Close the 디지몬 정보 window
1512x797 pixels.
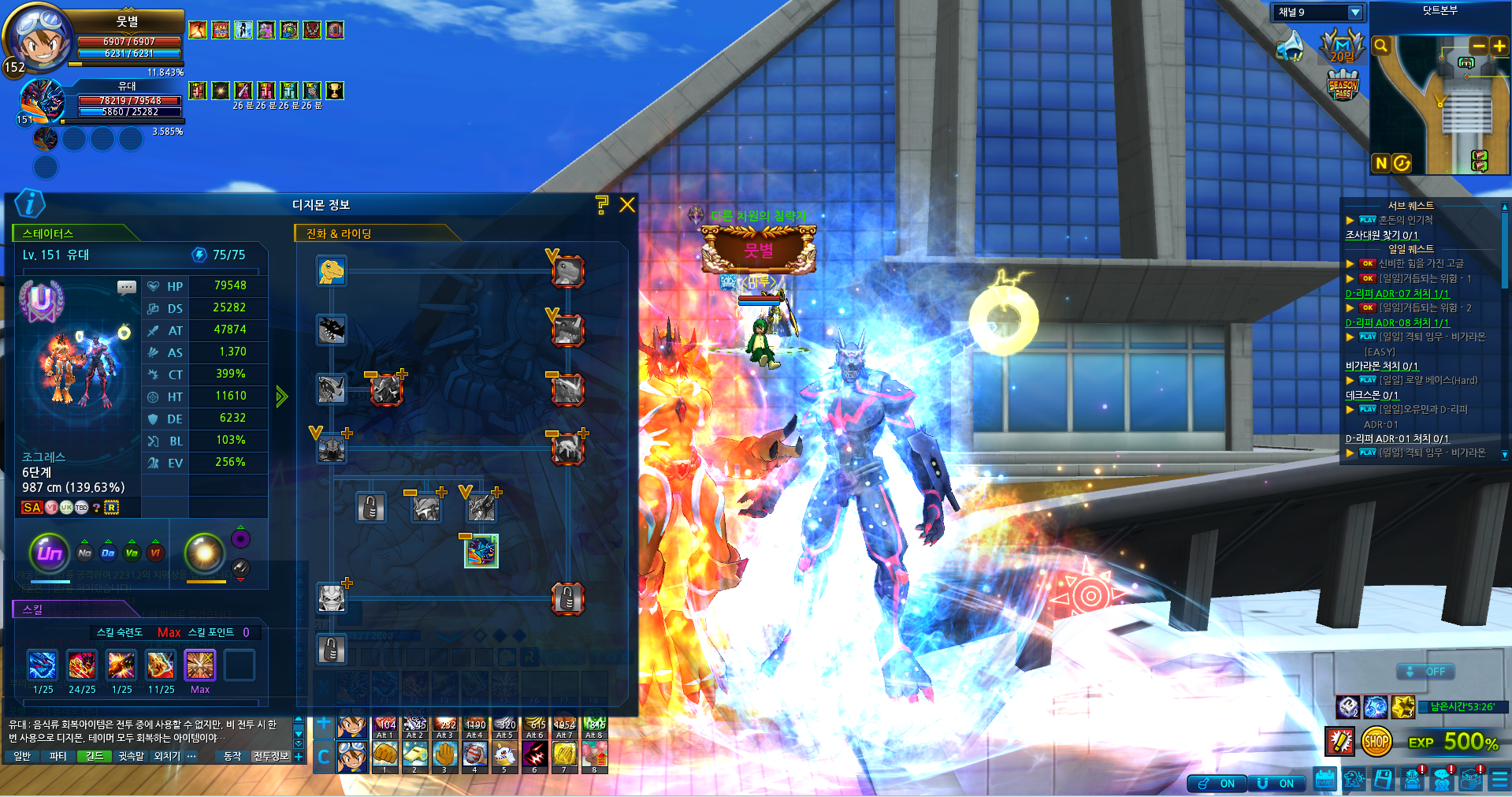point(627,205)
